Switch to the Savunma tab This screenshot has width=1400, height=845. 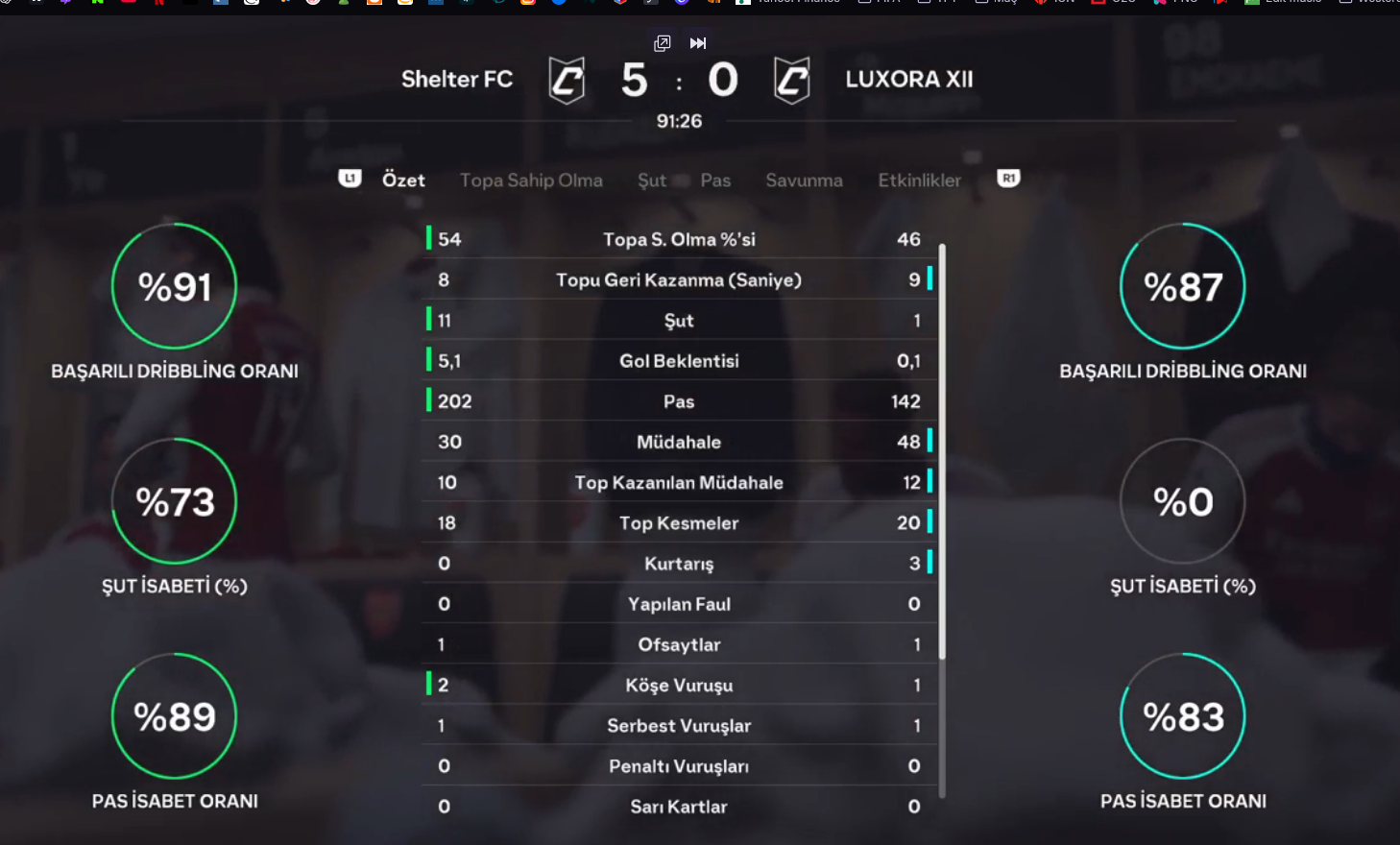coord(804,180)
